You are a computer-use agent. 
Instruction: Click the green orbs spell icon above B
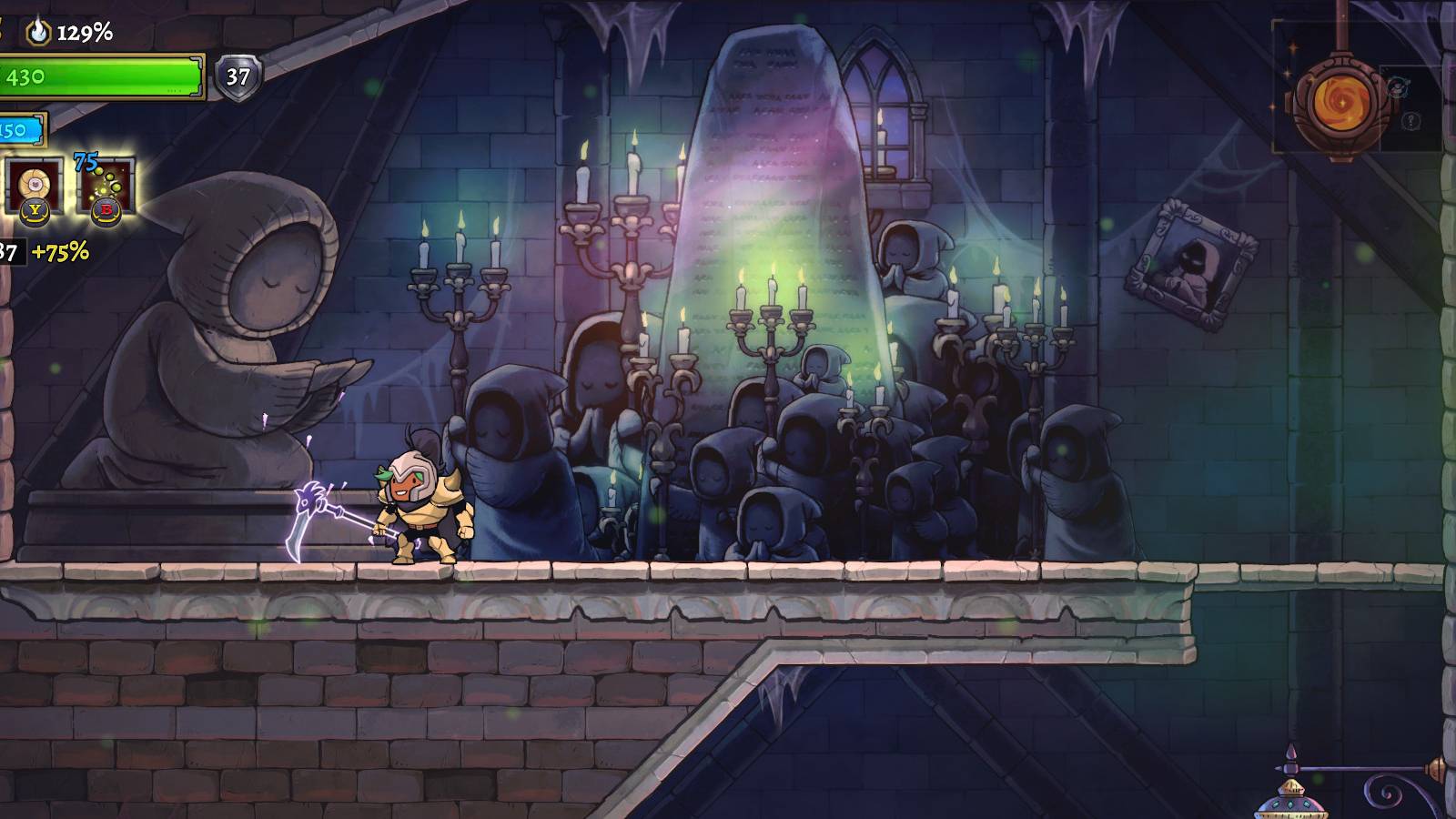coord(106,183)
